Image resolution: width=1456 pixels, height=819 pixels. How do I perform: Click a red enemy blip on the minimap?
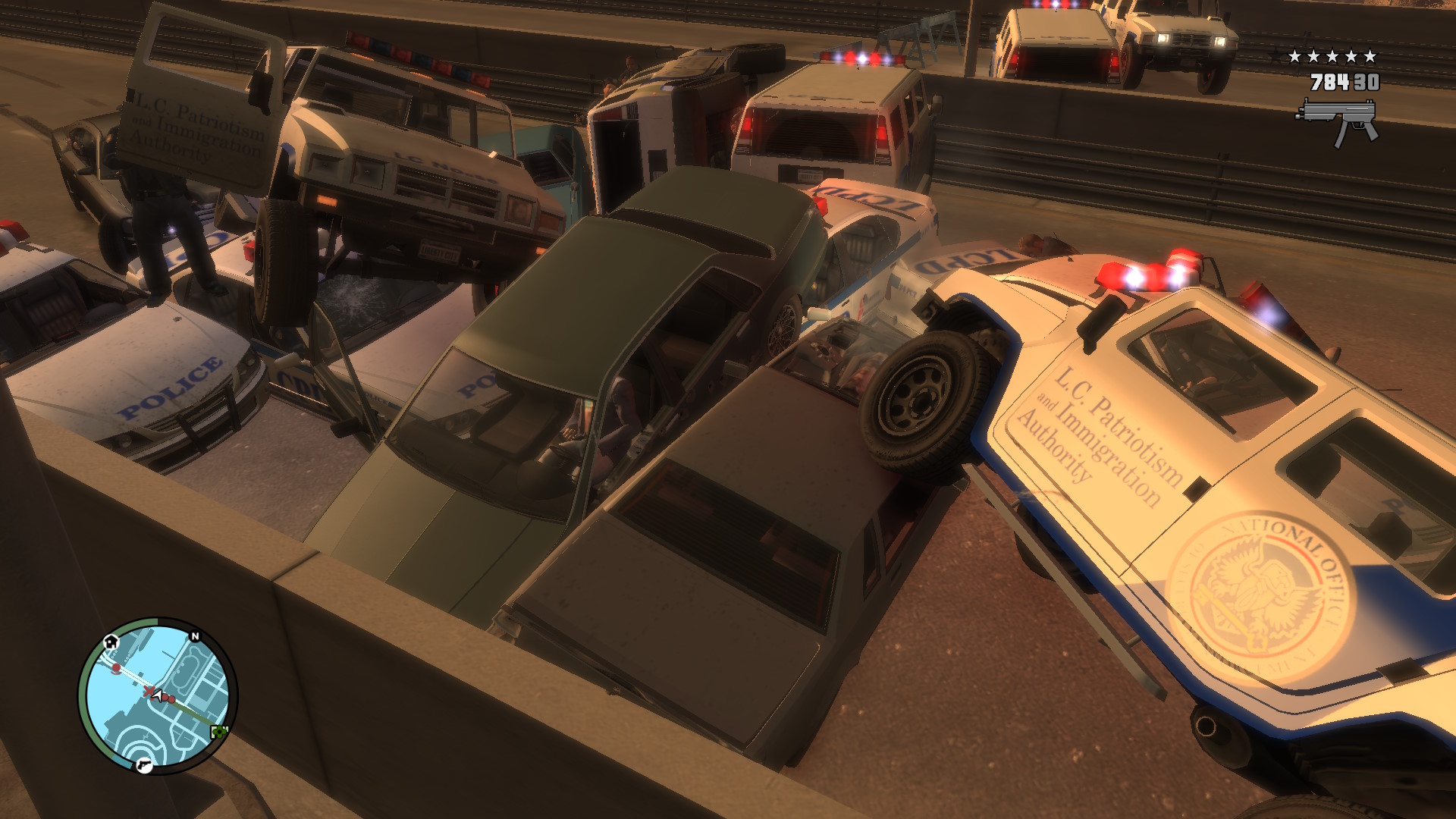pyautogui.click(x=116, y=668)
